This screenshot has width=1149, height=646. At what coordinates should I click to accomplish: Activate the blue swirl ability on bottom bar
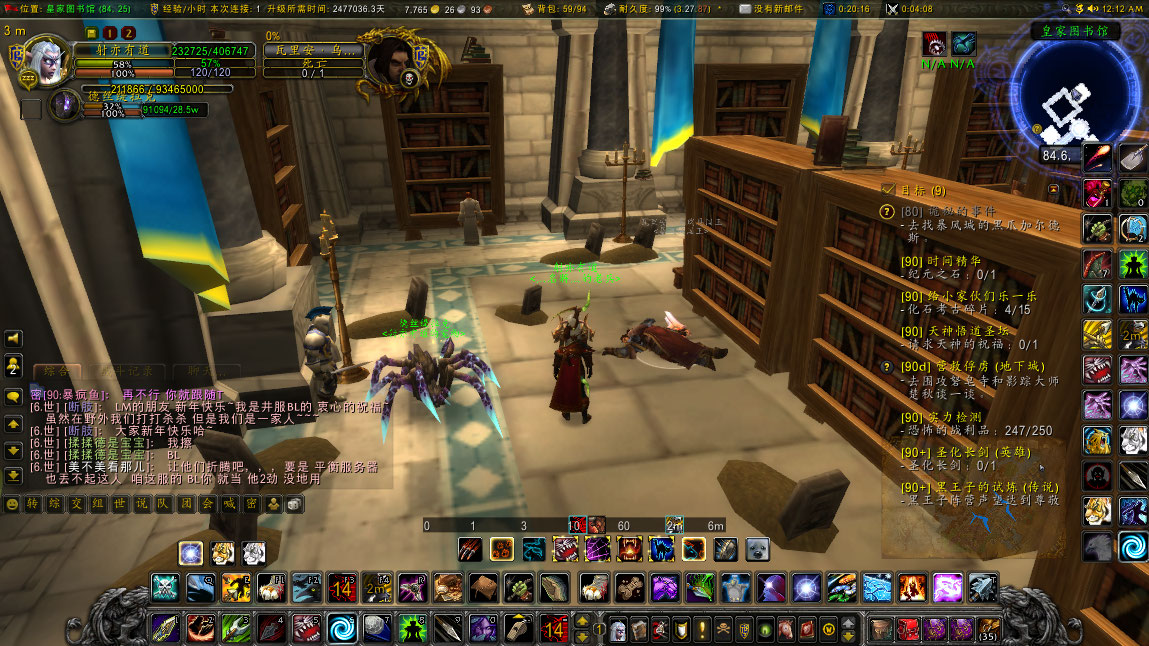(x=342, y=628)
